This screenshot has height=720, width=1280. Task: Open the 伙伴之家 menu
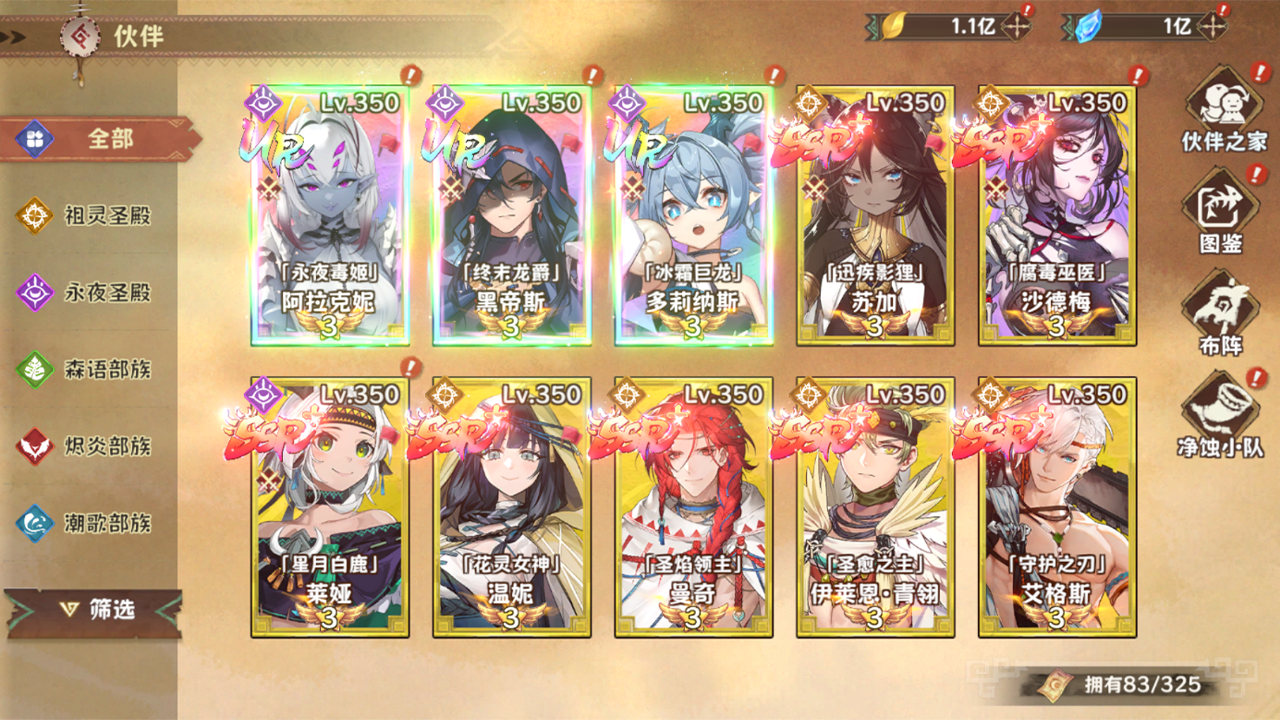[x=1221, y=110]
